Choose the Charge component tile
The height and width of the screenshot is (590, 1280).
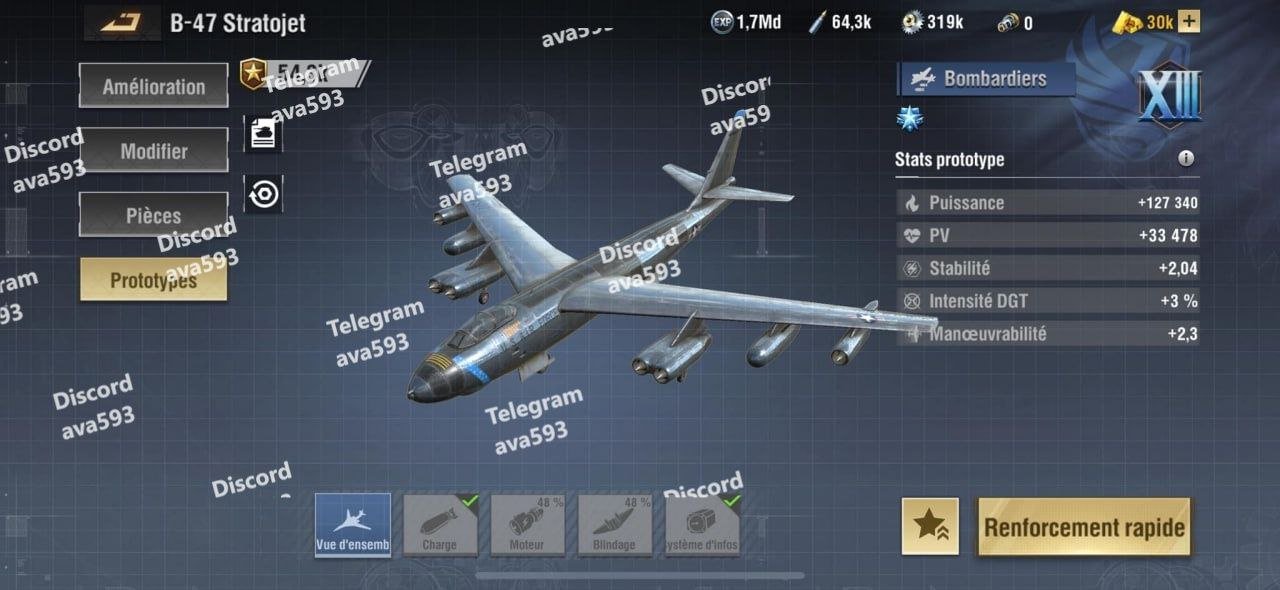tap(440, 525)
